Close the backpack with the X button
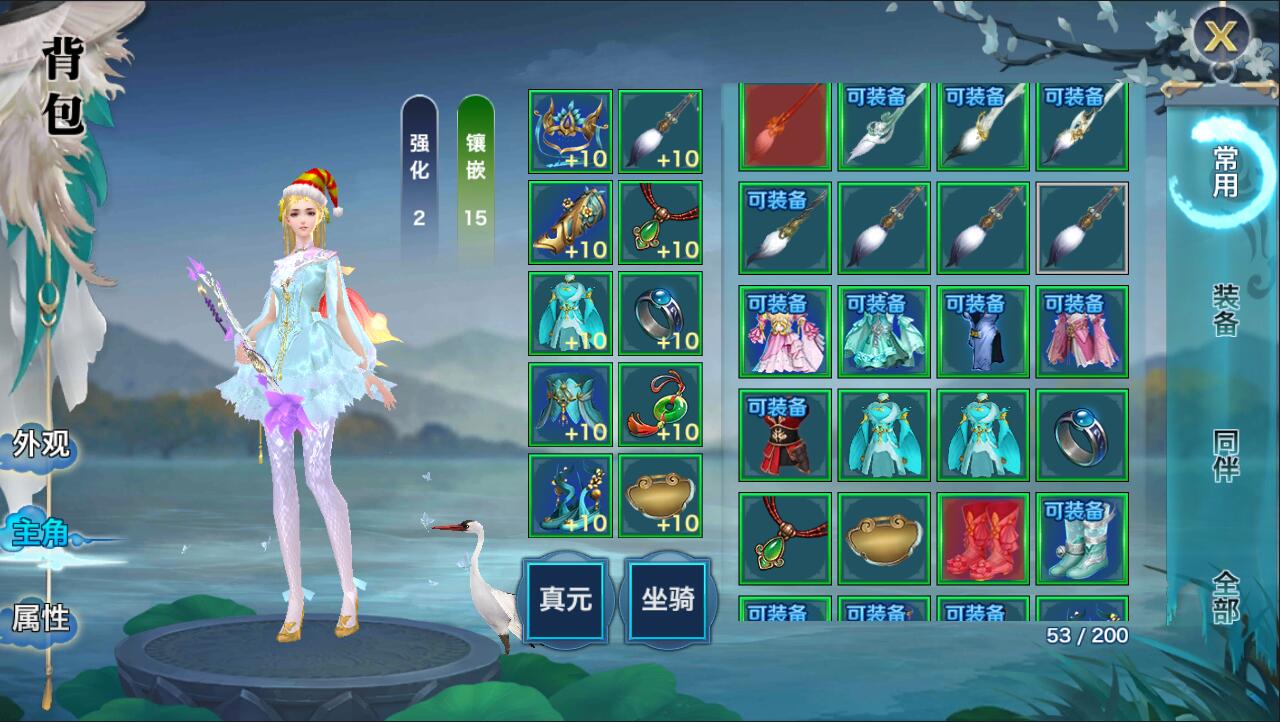The width and height of the screenshot is (1280, 722). tap(1221, 37)
